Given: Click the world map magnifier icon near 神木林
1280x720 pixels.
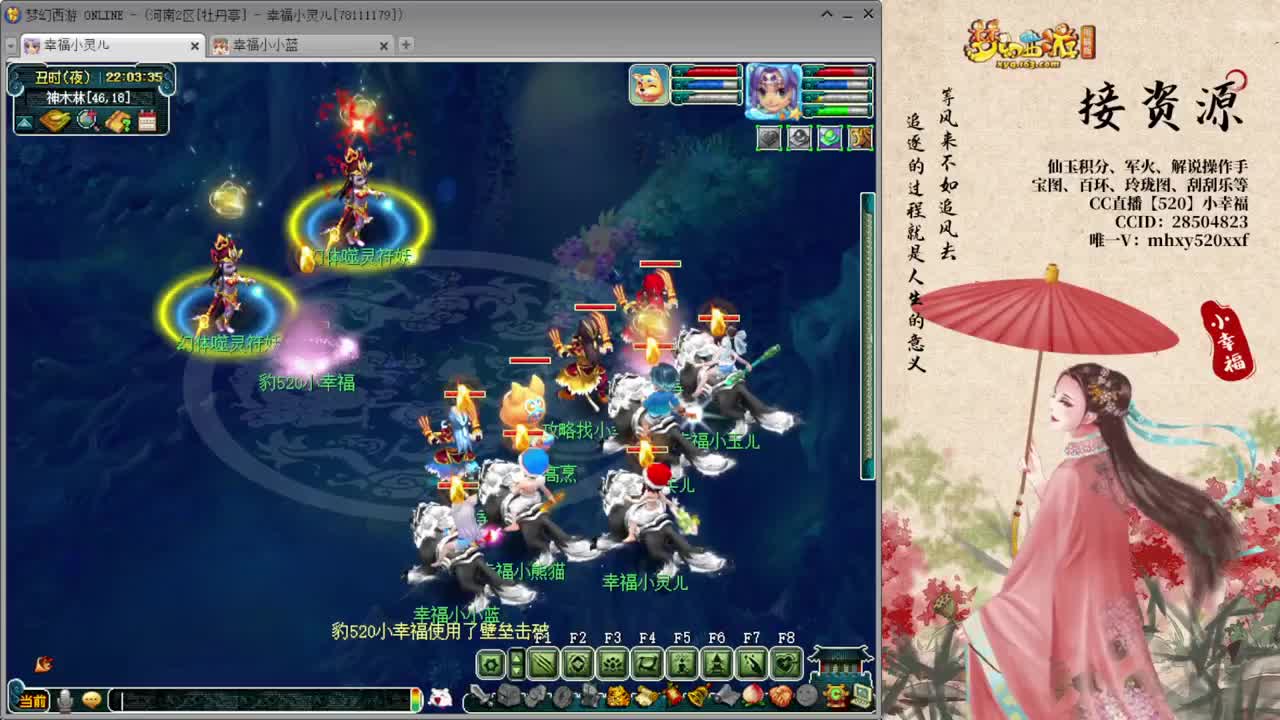Looking at the screenshot, I should click(87, 121).
